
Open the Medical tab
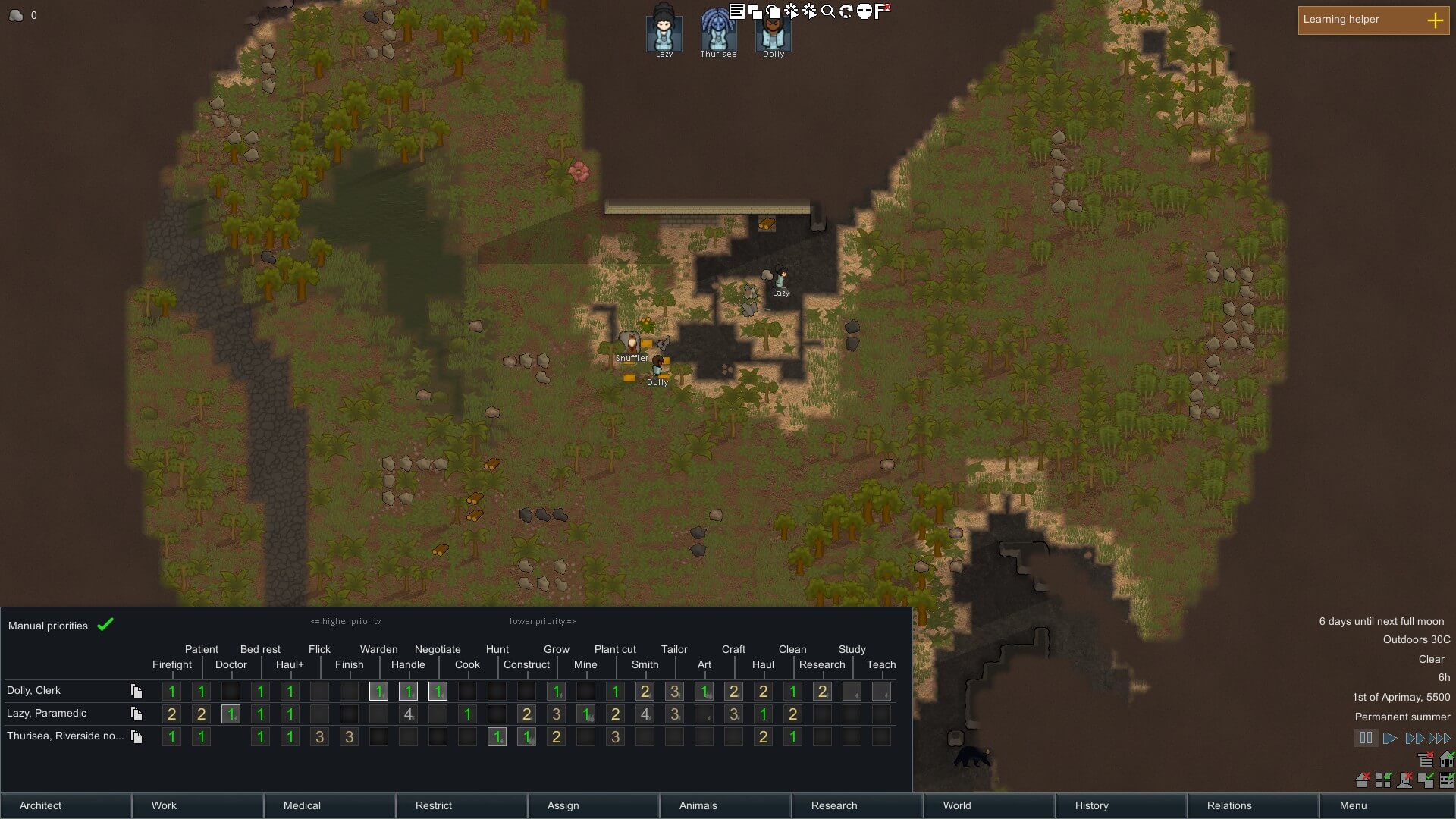coord(329,805)
